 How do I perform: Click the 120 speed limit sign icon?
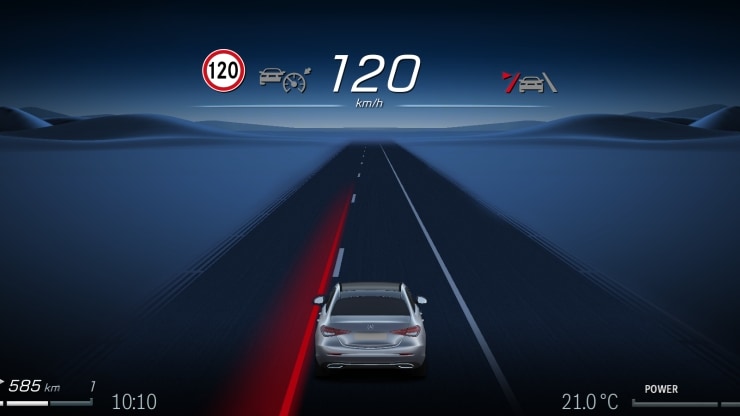point(224,71)
